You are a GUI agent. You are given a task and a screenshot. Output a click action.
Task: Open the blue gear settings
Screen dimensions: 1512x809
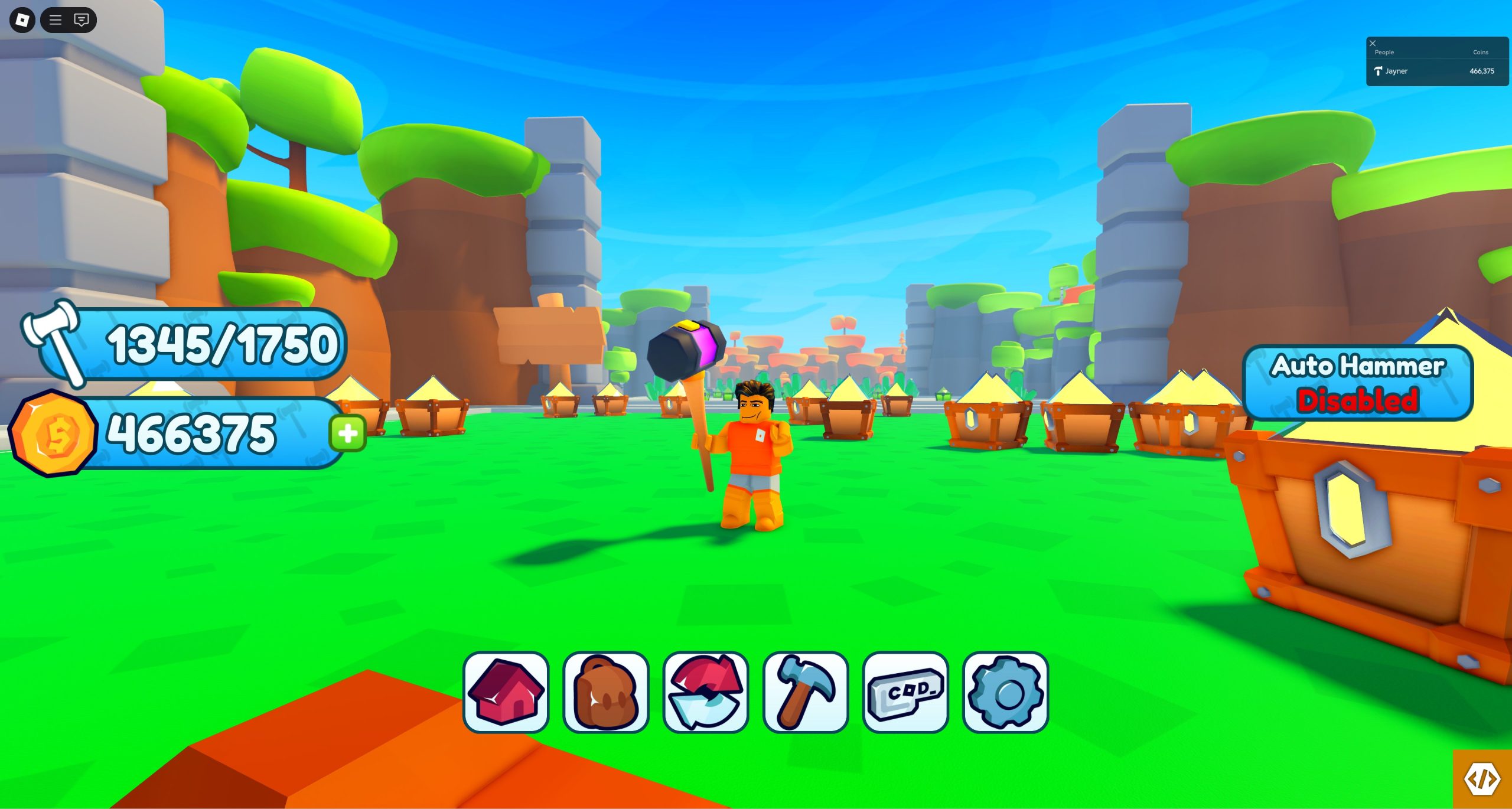tap(1005, 691)
